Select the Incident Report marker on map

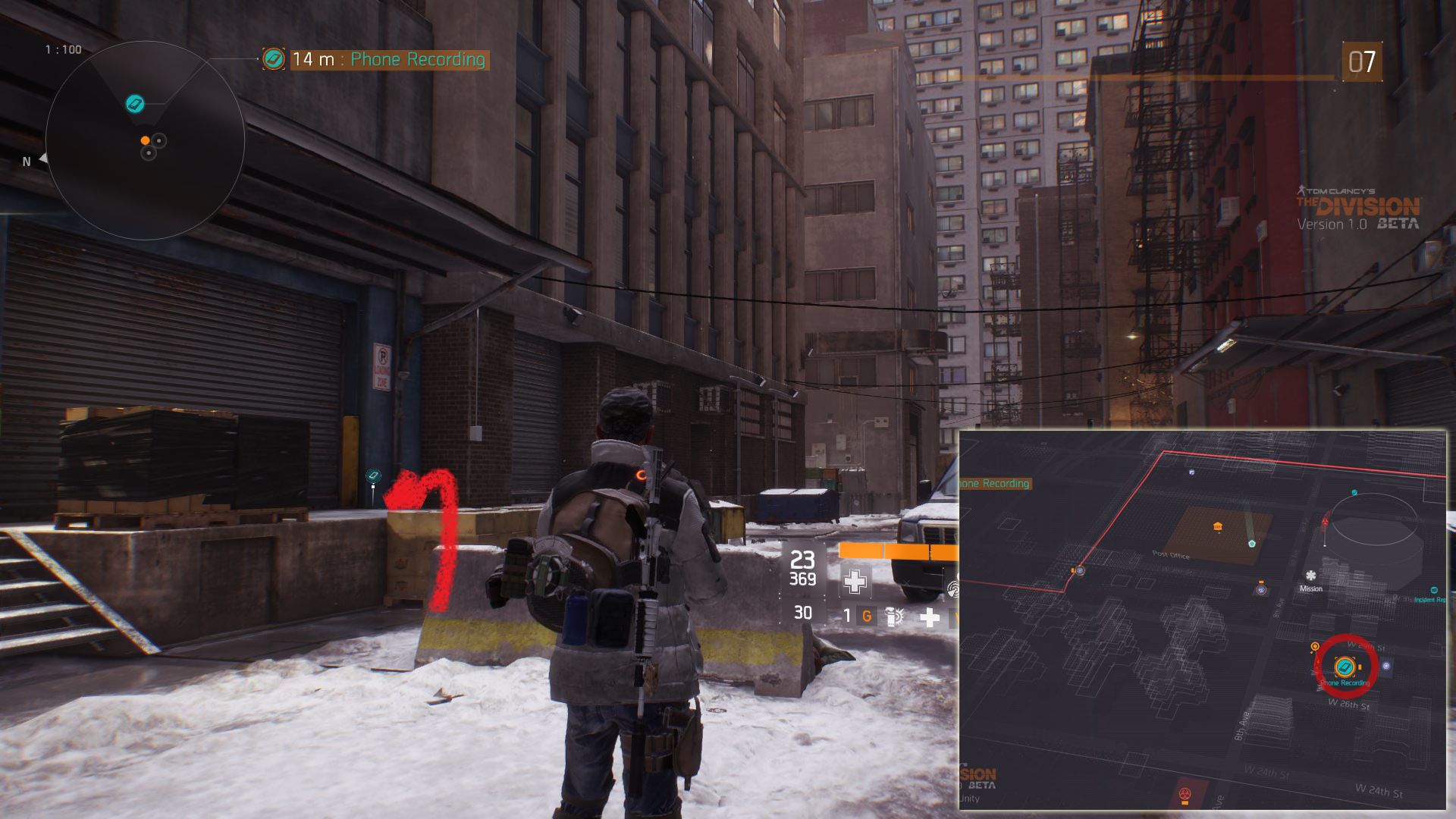click(x=1434, y=590)
